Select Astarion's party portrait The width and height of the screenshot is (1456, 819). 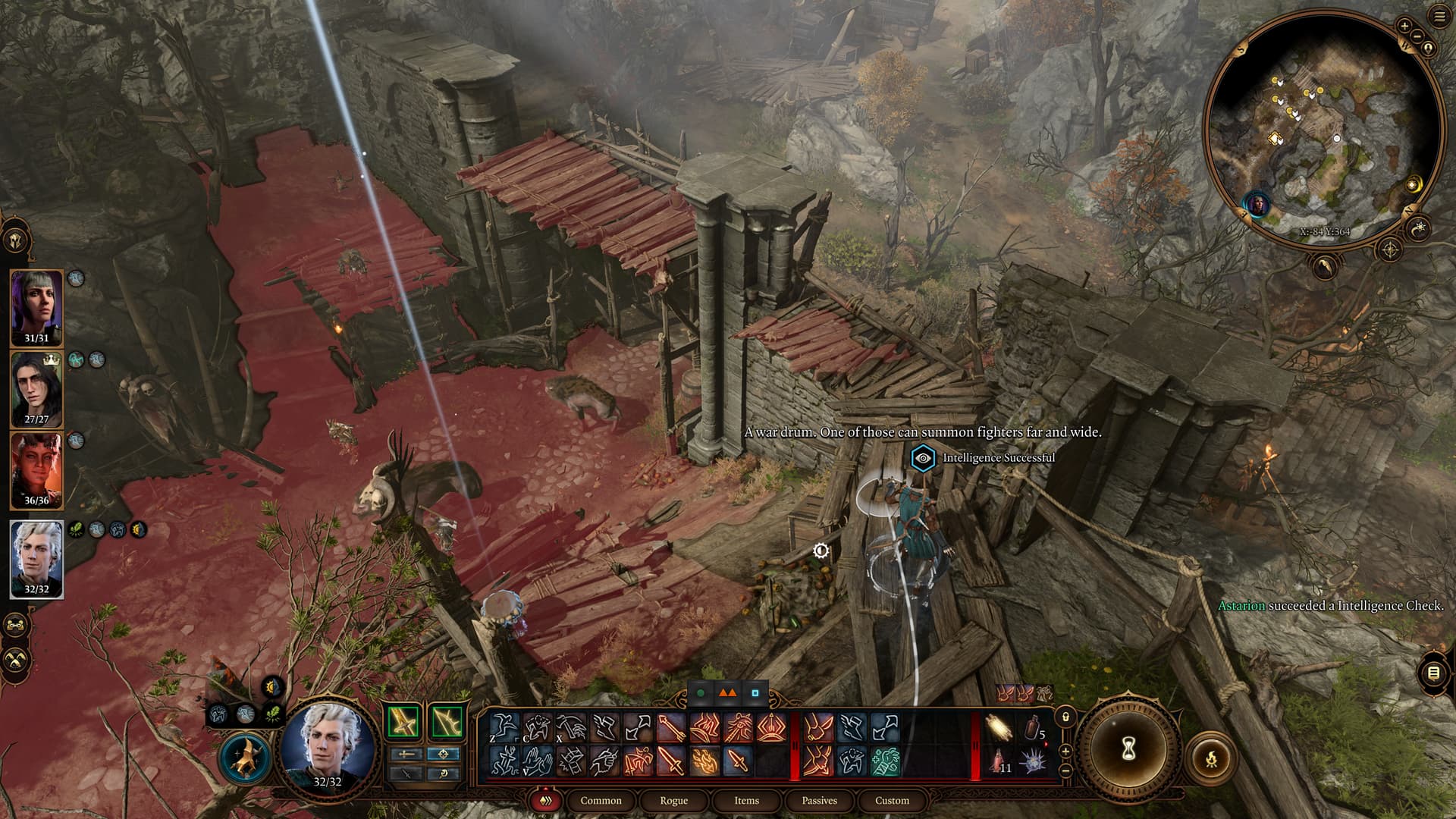tap(36, 557)
